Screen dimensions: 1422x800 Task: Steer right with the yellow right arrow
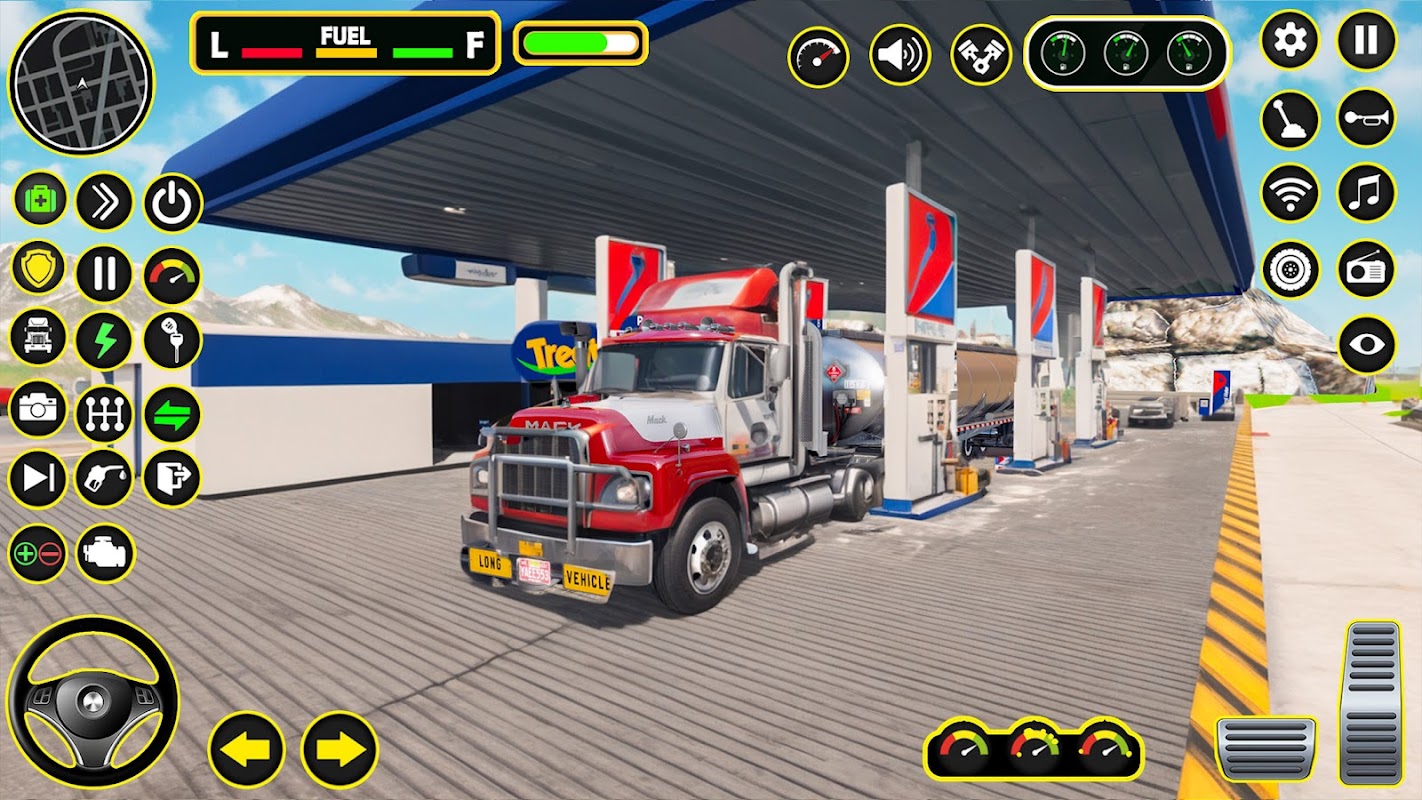pyautogui.click(x=339, y=749)
